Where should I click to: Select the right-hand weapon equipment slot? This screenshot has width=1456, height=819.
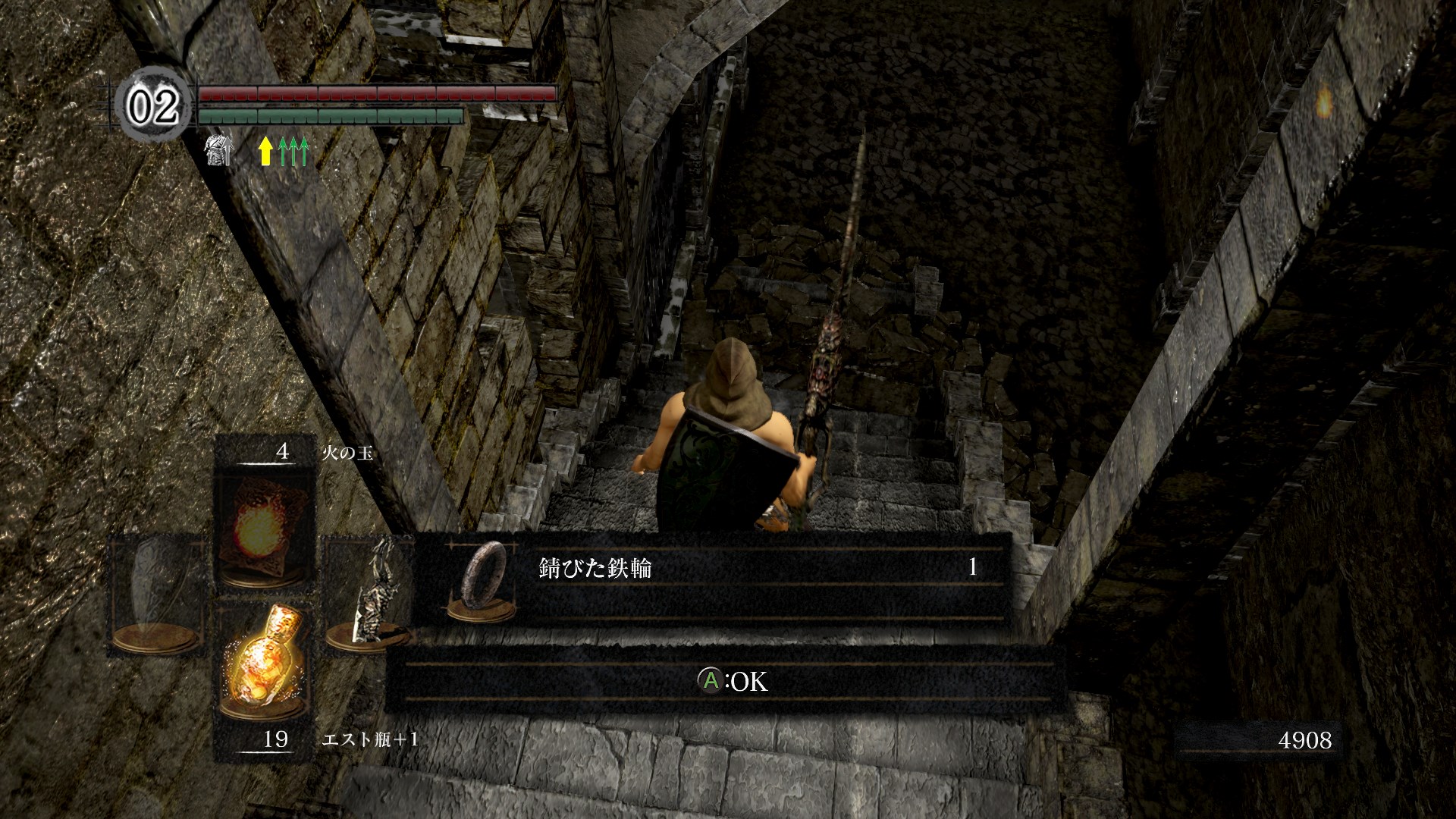tap(369, 593)
